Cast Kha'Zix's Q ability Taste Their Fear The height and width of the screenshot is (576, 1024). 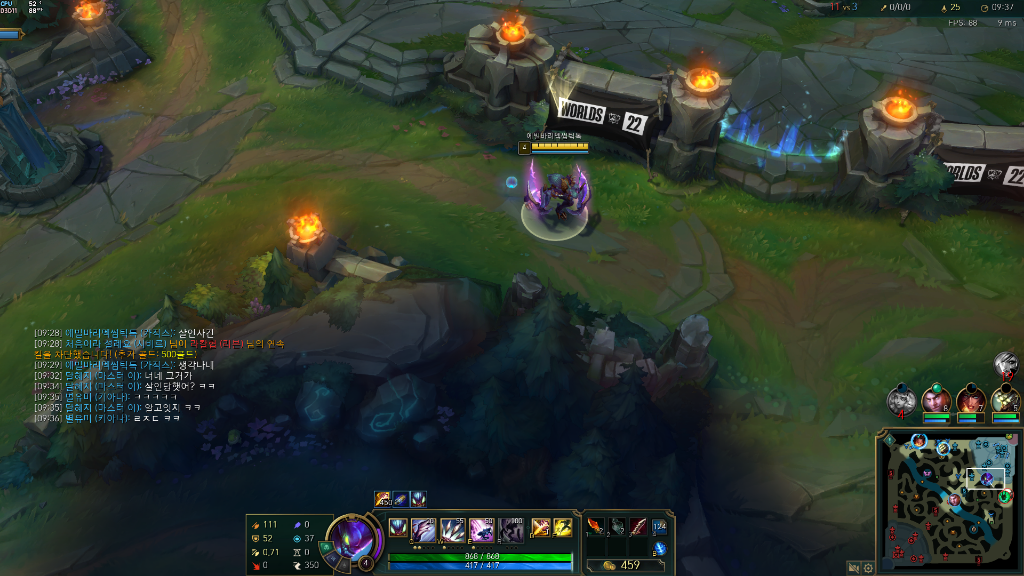pyautogui.click(x=424, y=528)
